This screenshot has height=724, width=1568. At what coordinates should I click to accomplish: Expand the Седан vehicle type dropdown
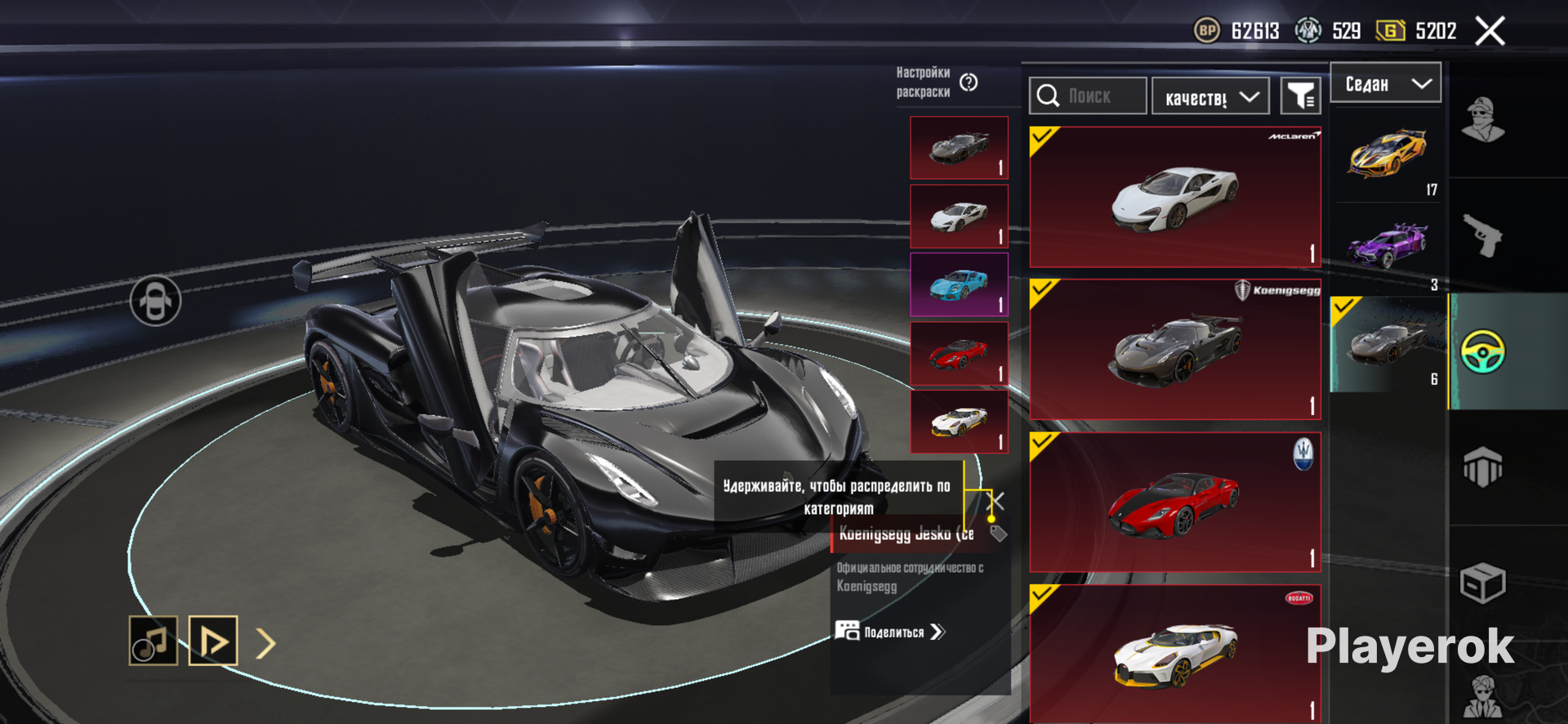[x=1386, y=83]
